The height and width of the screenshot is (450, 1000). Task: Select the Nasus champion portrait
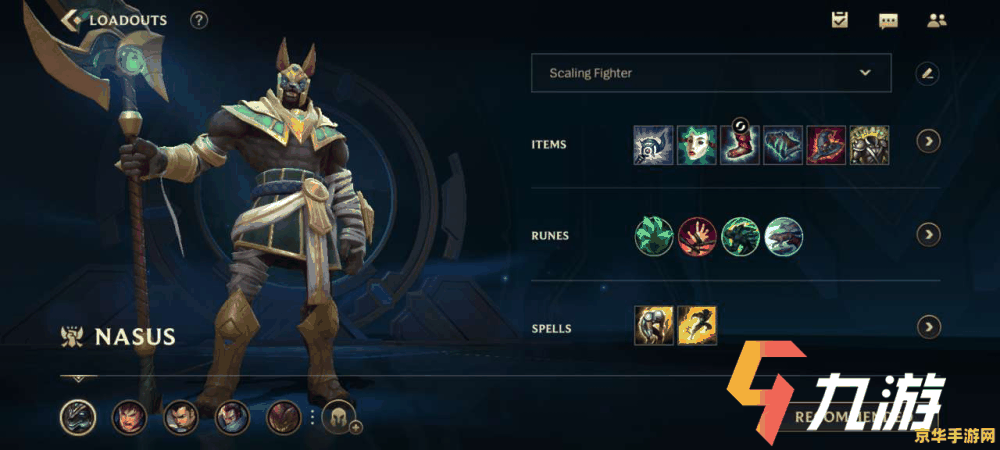coord(78,416)
